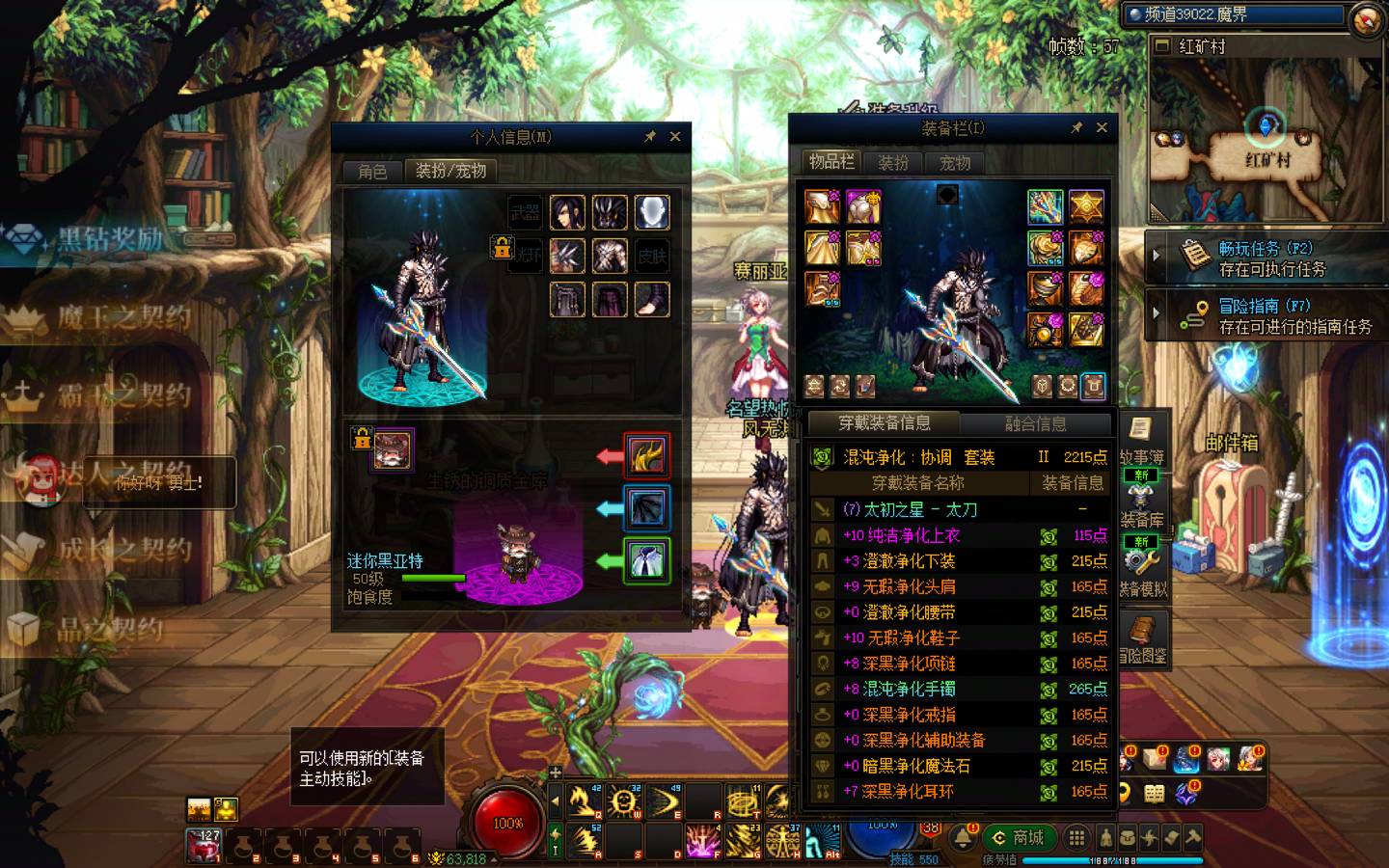Select the 装扮/宠物 tab
Image resolution: width=1389 pixels, height=868 pixels.
(x=450, y=171)
